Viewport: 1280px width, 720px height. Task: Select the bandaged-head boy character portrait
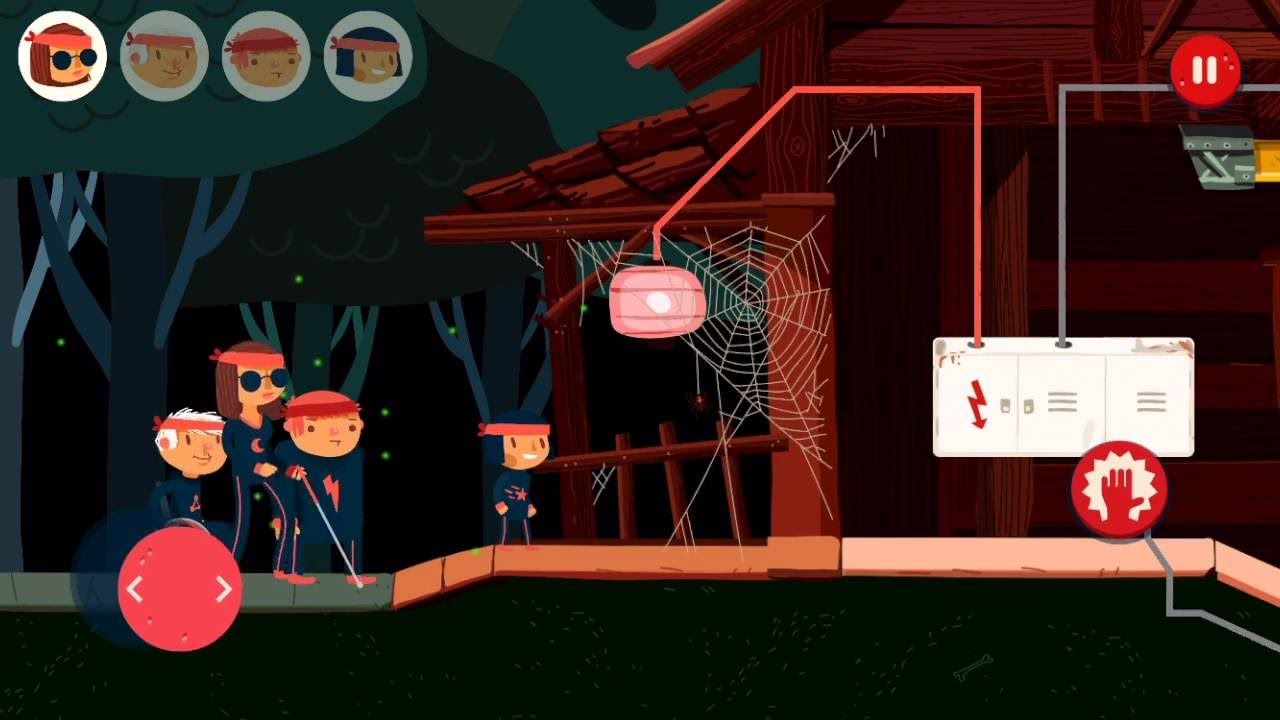163,57
